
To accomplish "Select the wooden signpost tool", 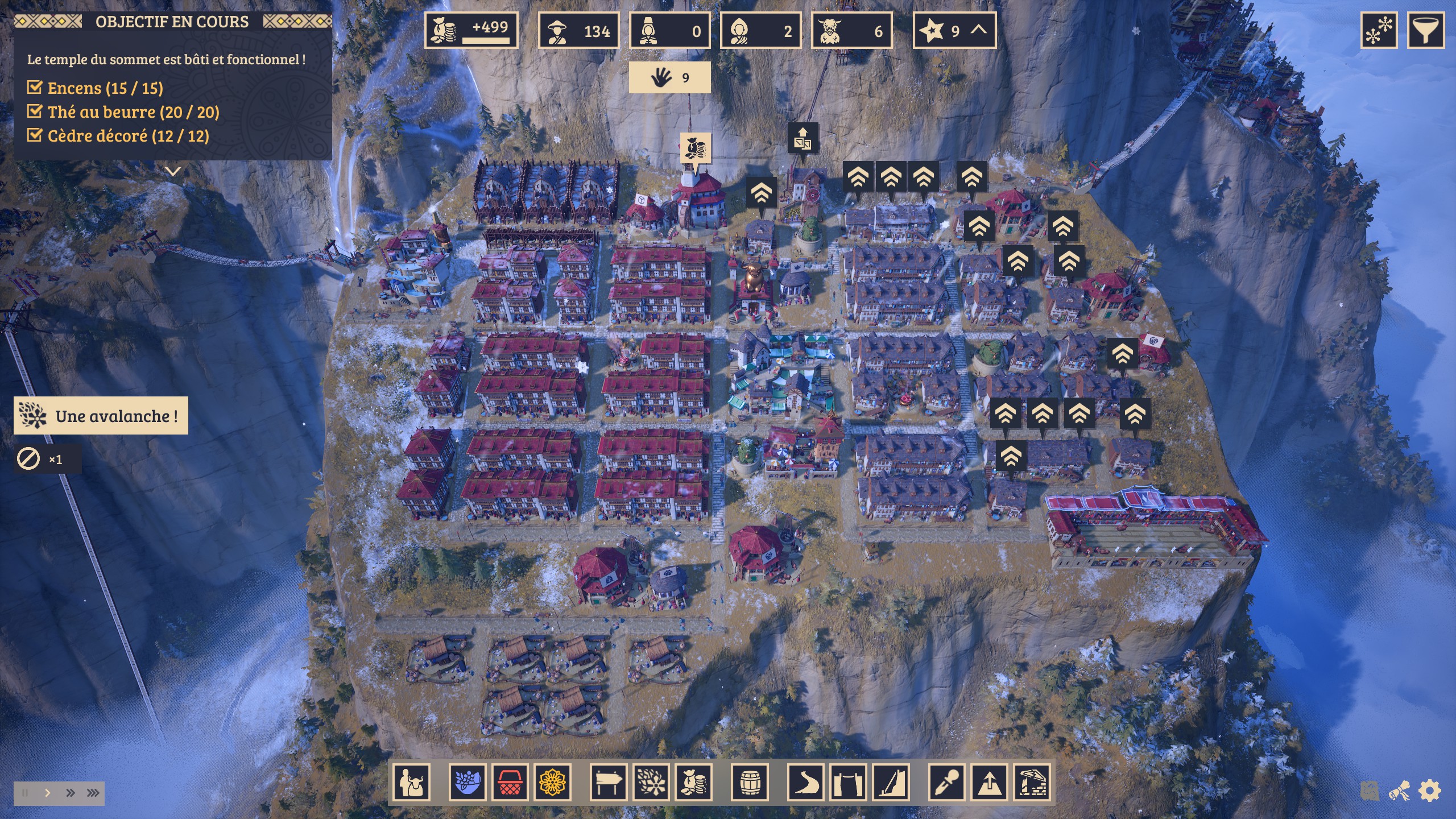I will (x=609, y=783).
